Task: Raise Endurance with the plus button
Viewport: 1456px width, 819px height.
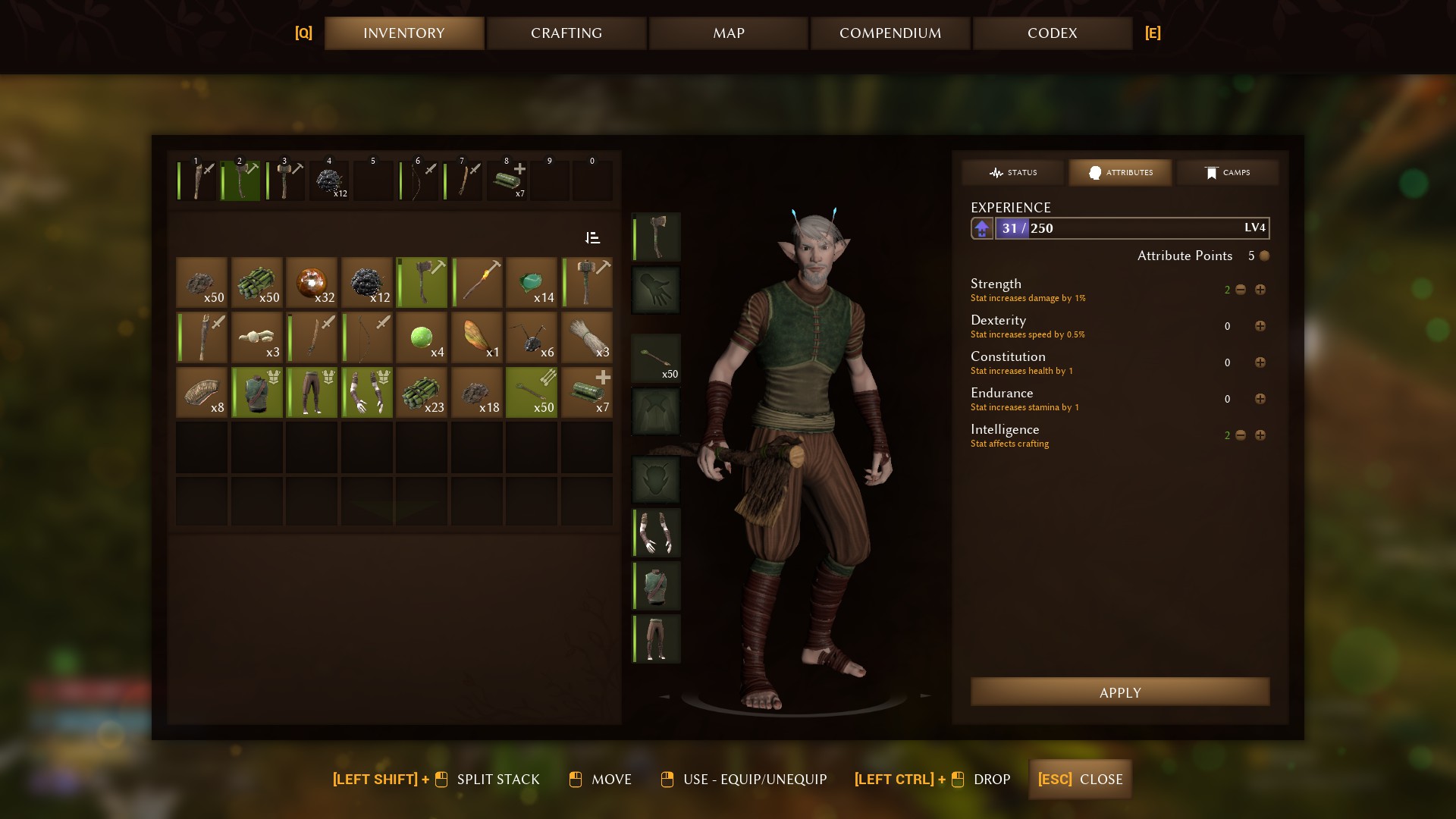Action: (x=1260, y=399)
